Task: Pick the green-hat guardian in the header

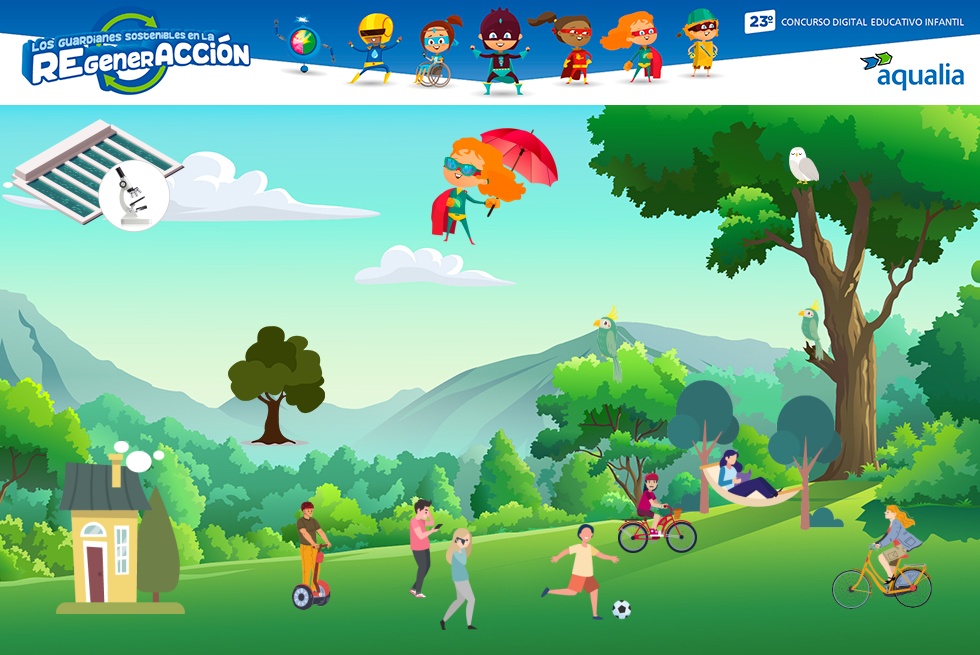Action: coord(701,43)
